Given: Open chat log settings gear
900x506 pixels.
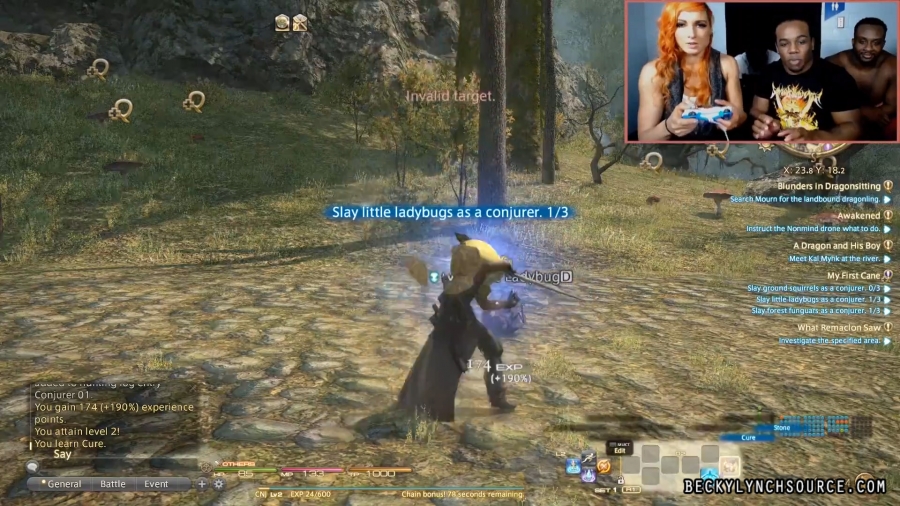Looking at the screenshot, I should click(218, 484).
